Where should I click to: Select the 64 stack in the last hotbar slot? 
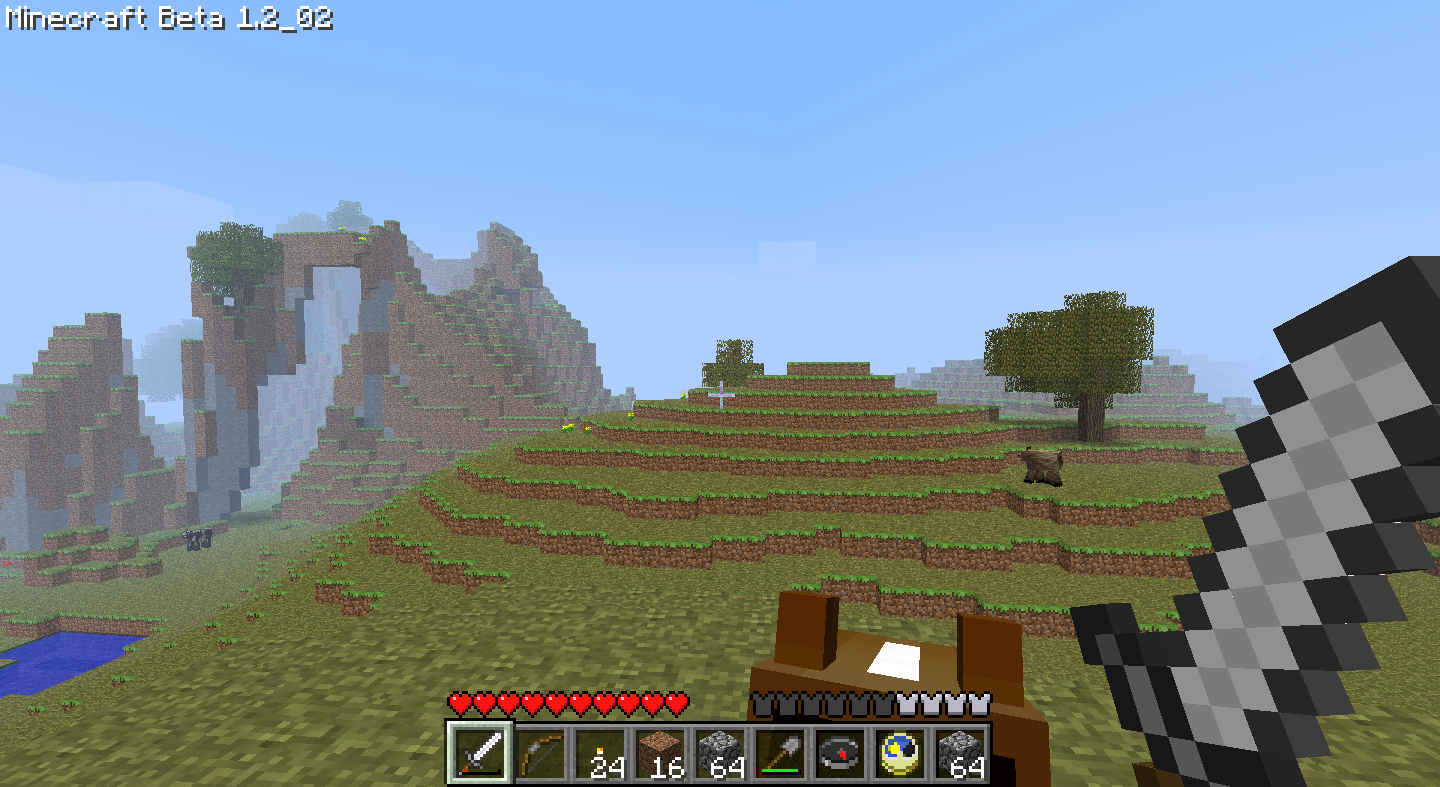pos(958,755)
